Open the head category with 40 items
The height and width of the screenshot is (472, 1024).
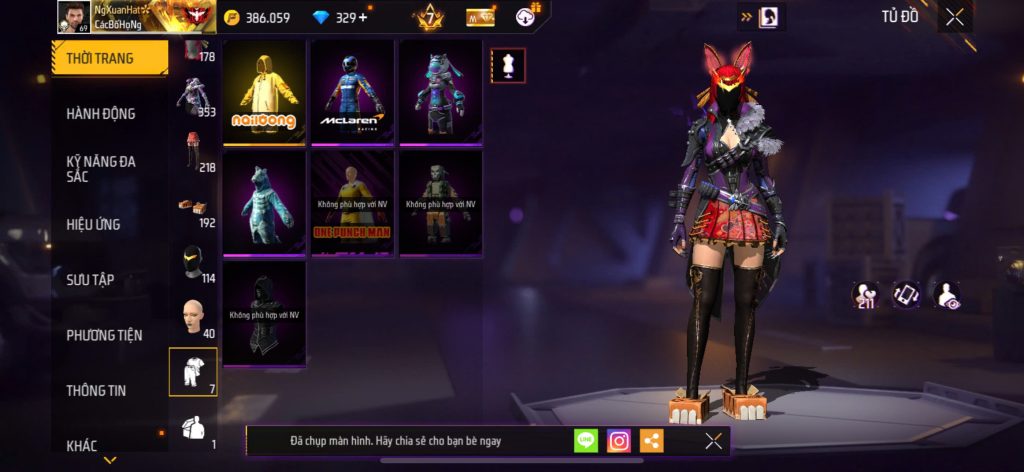tap(194, 318)
